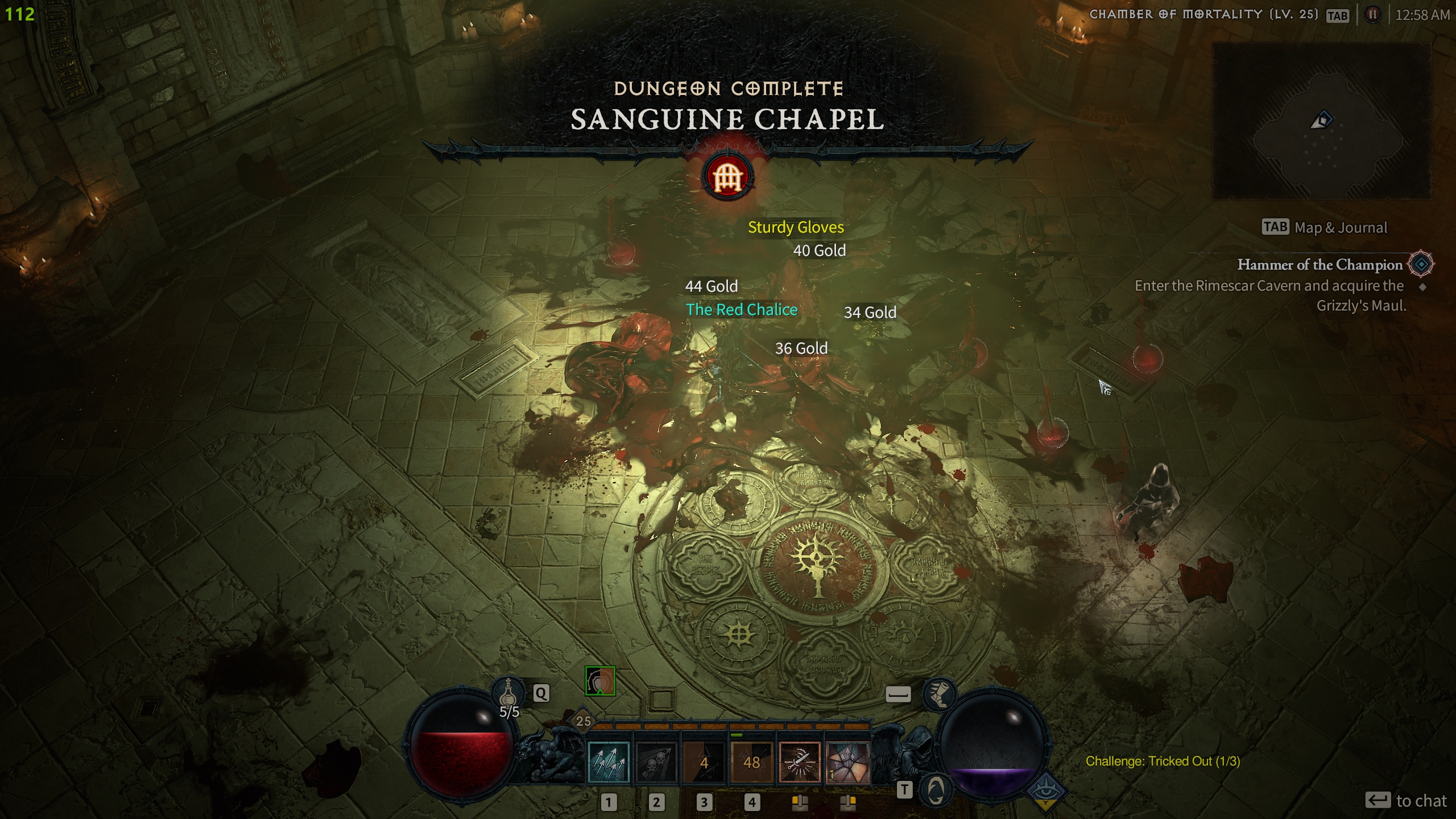Use the evade boot icon

(x=939, y=694)
